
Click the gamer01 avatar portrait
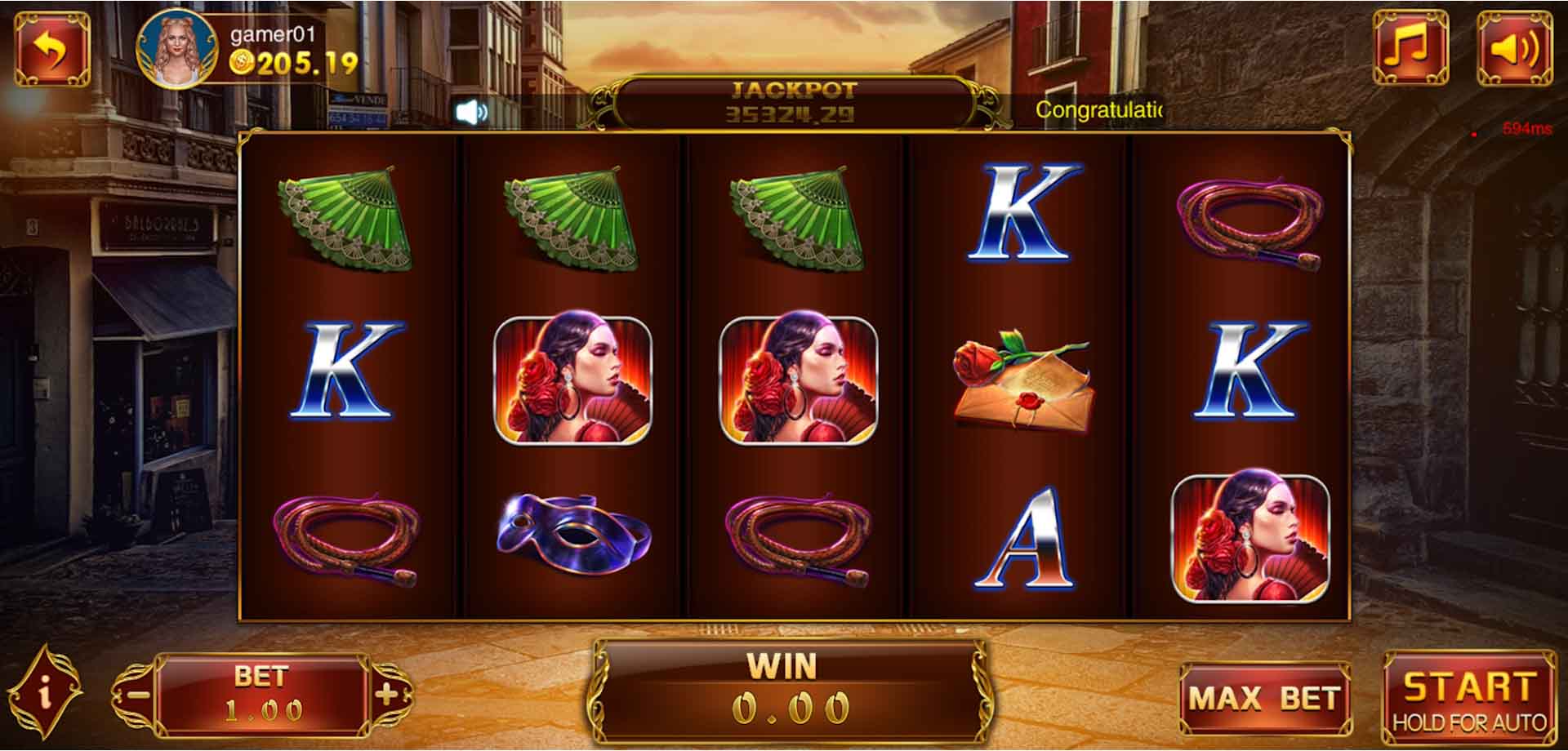pyautogui.click(x=176, y=47)
